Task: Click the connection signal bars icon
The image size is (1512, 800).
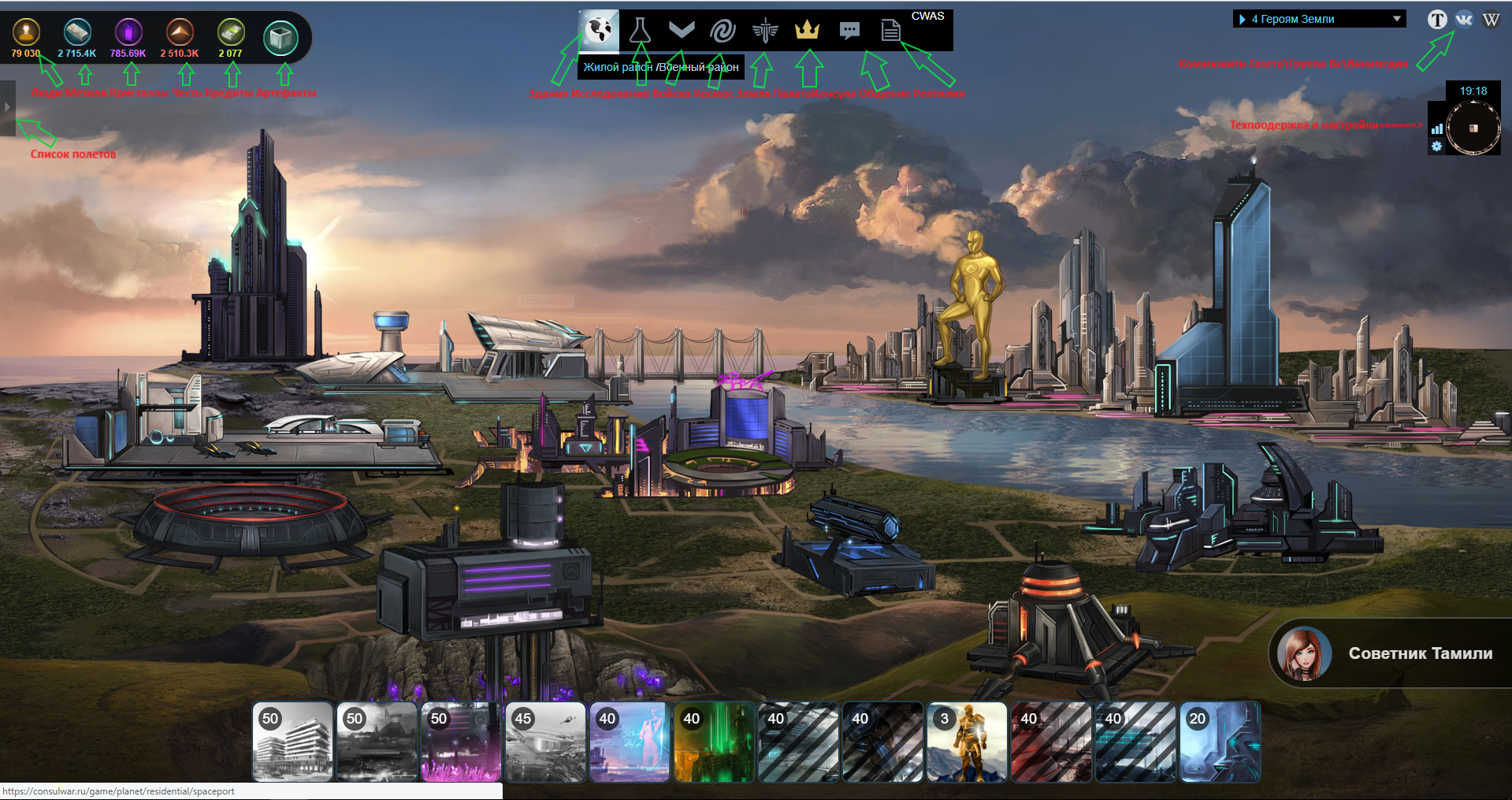Action: tap(1436, 128)
